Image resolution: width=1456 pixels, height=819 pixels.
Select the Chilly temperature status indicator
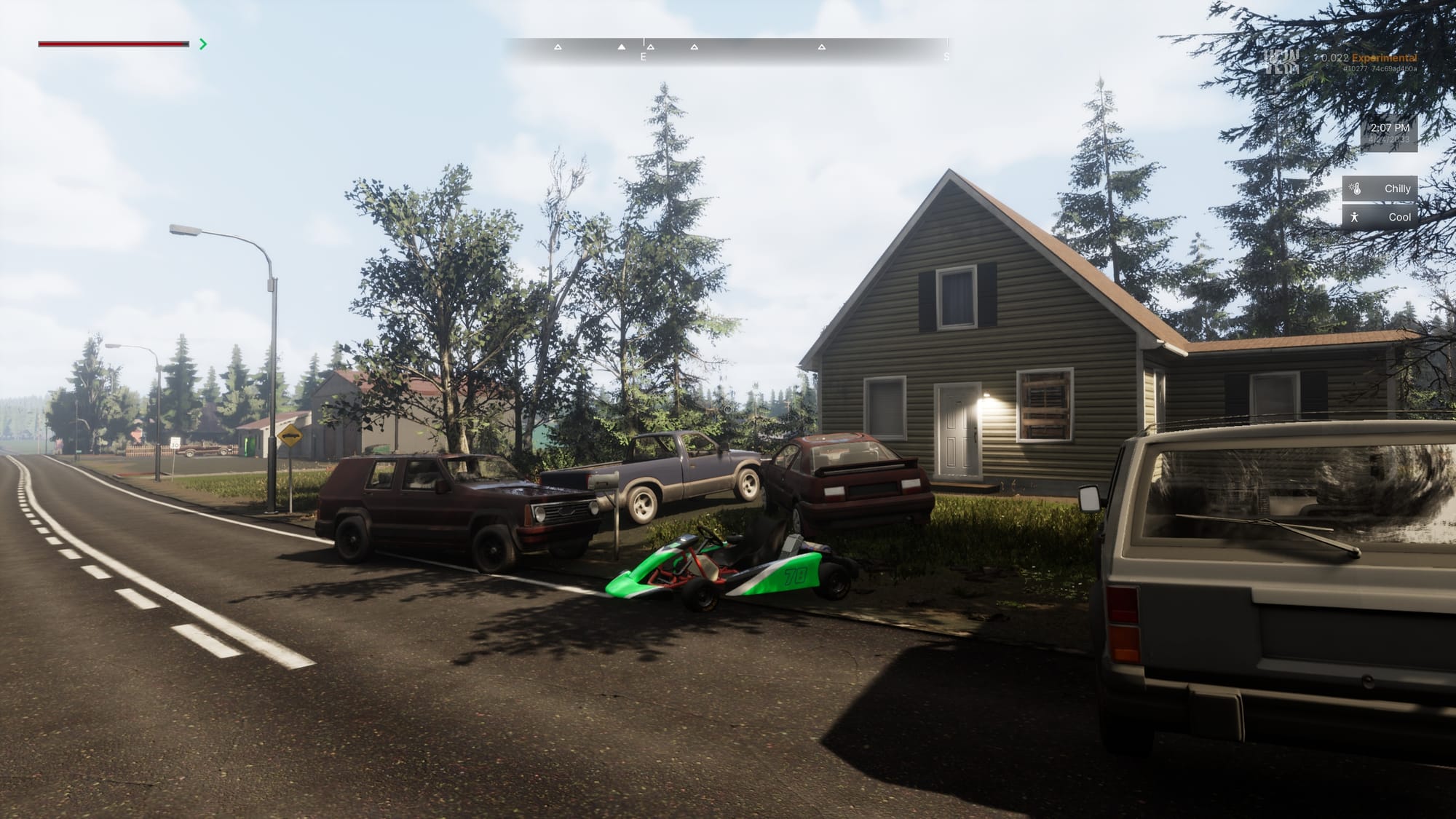[x=1380, y=189]
